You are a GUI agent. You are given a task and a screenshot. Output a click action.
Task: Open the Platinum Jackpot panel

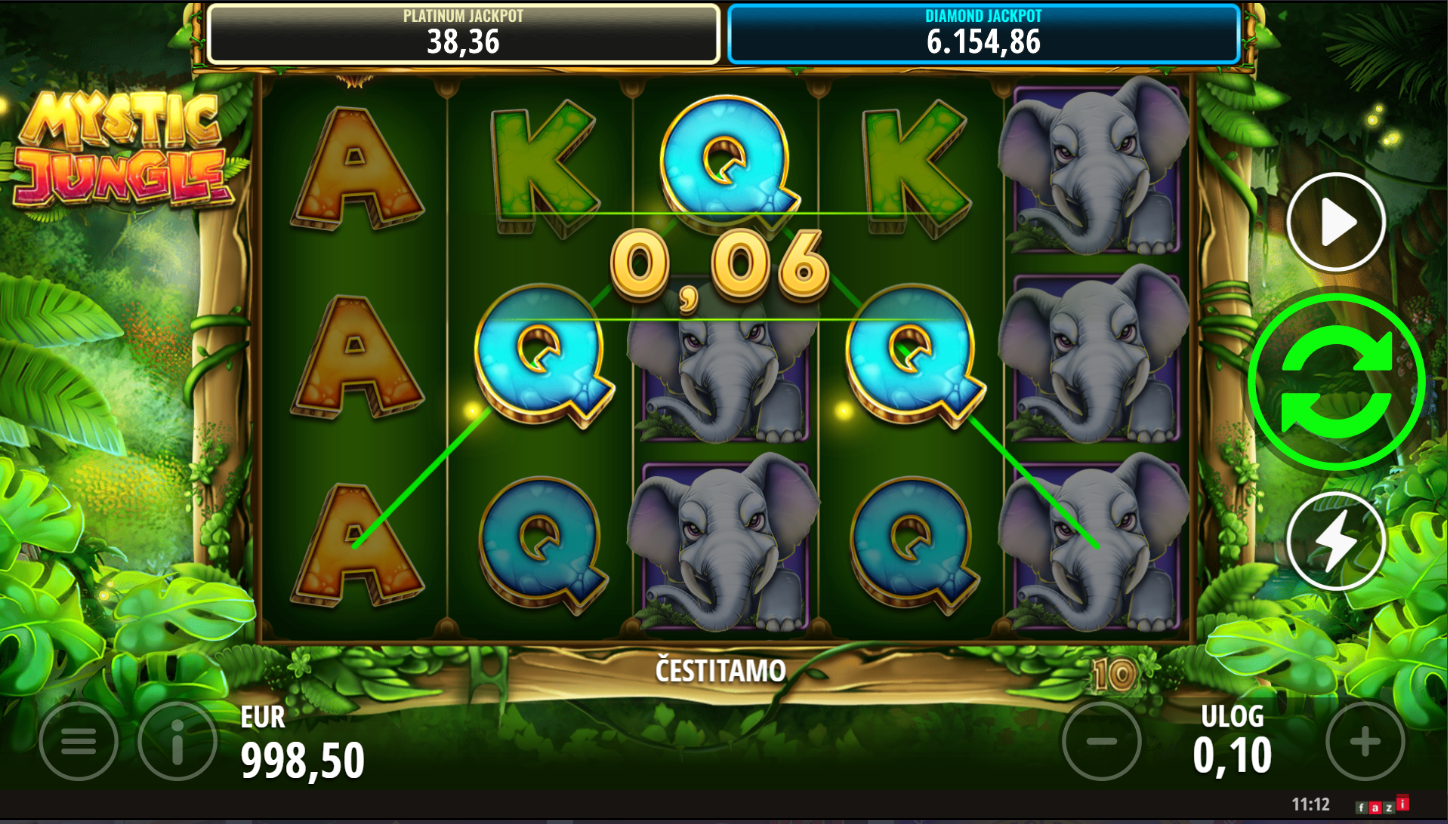(x=463, y=34)
